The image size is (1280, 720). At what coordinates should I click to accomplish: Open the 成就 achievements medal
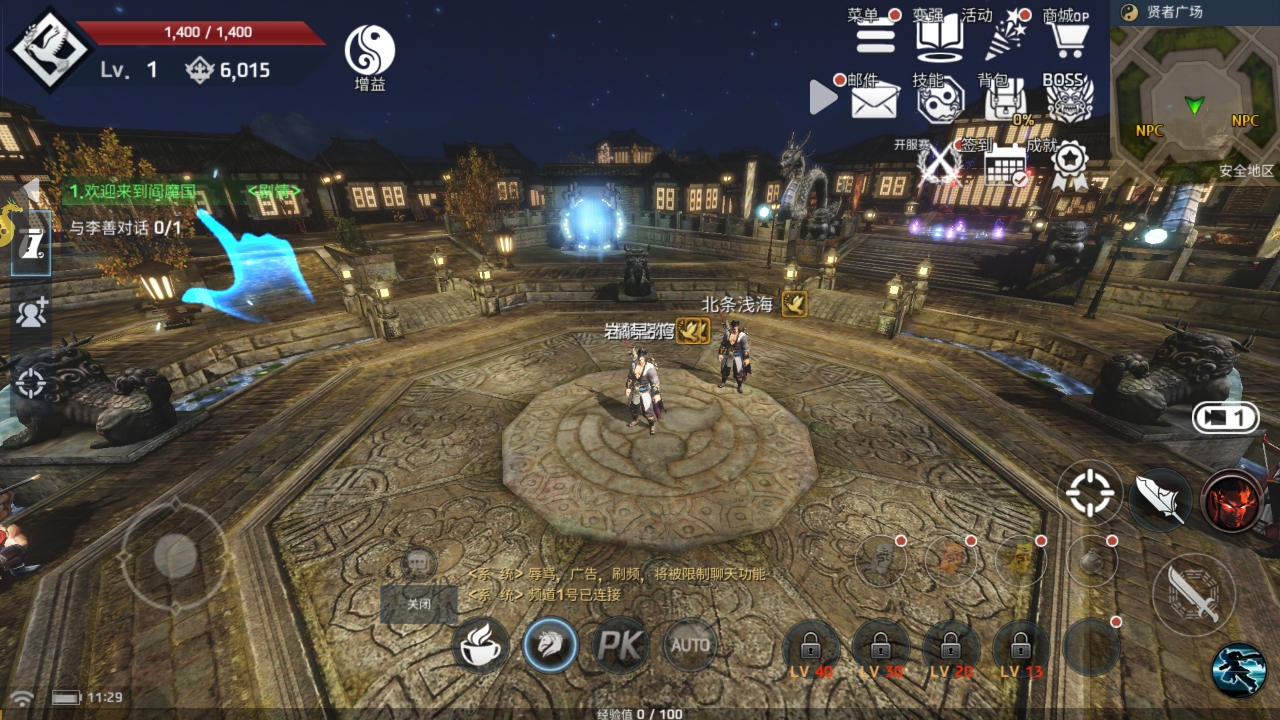pos(1069,165)
